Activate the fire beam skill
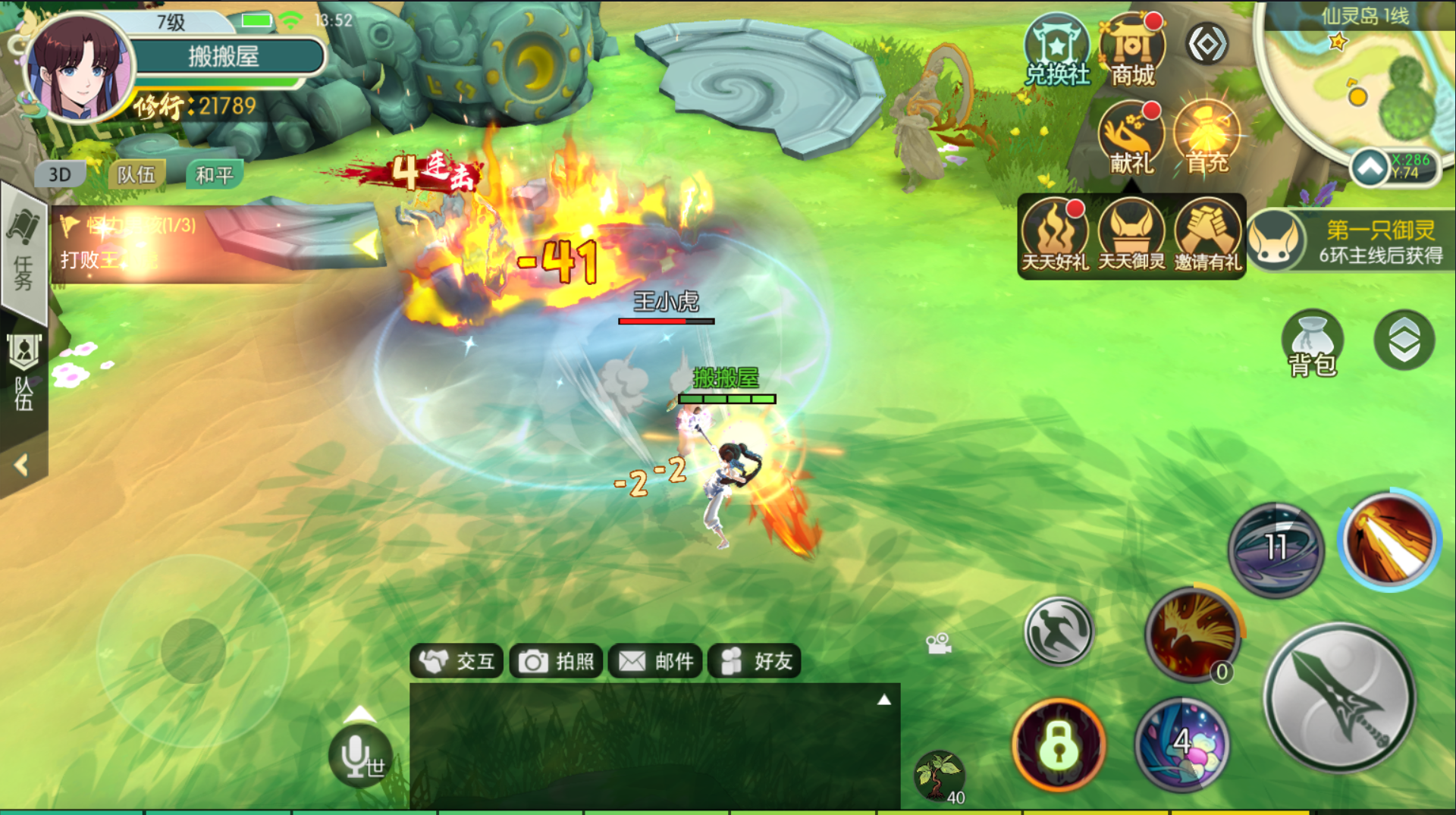 pos(1389,540)
